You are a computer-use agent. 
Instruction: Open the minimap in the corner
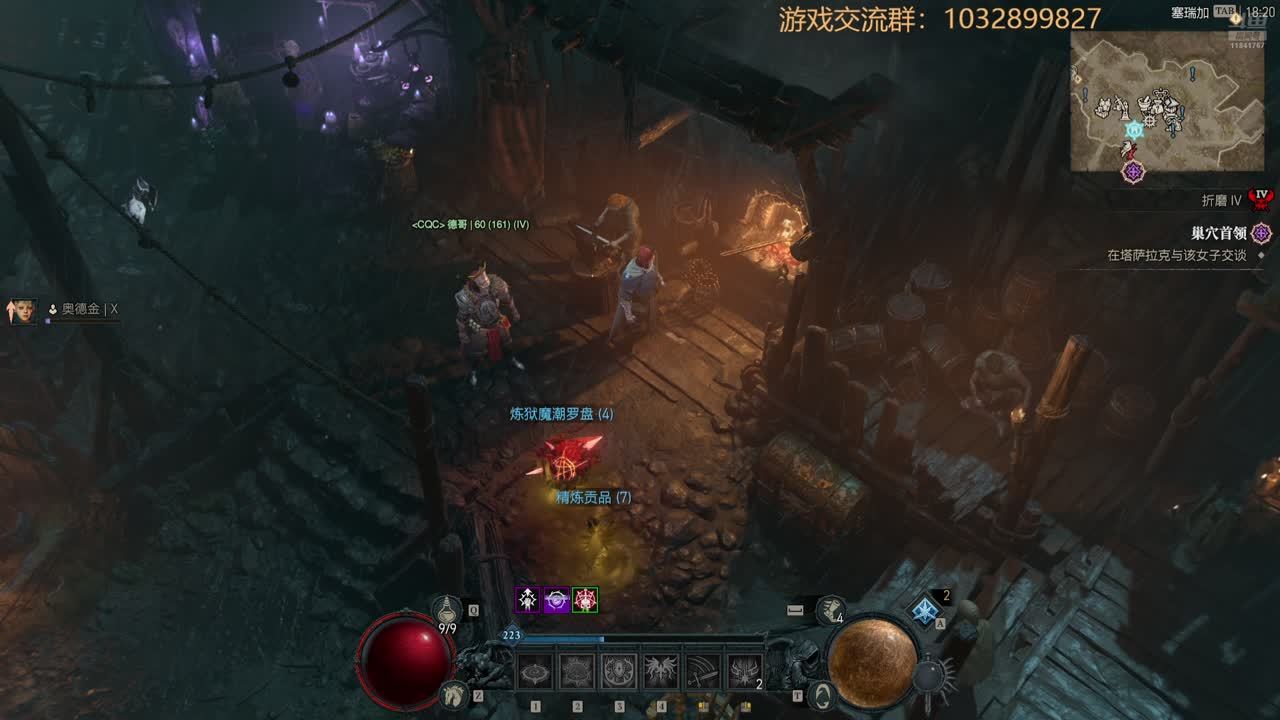pos(1166,100)
